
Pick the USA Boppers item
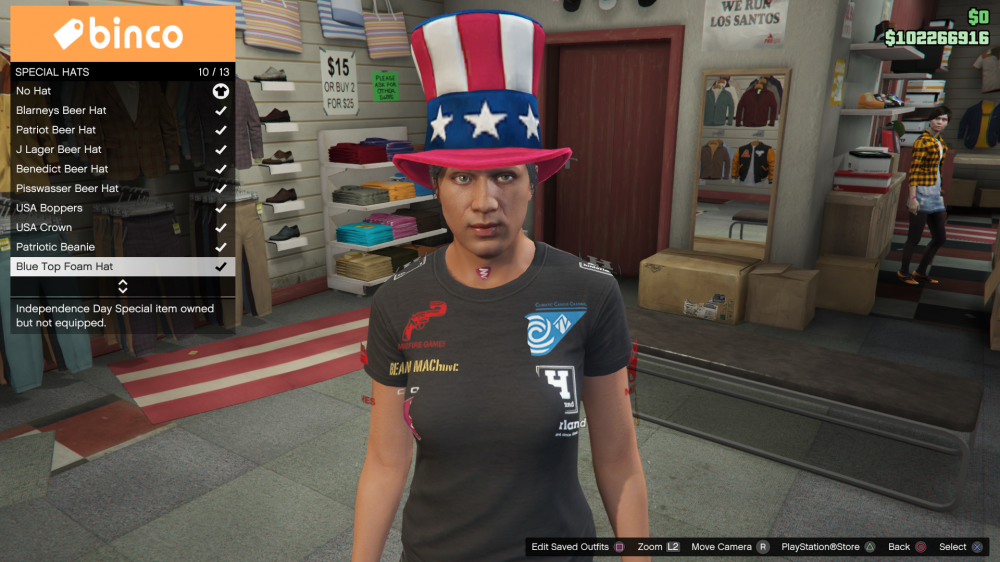coord(122,208)
